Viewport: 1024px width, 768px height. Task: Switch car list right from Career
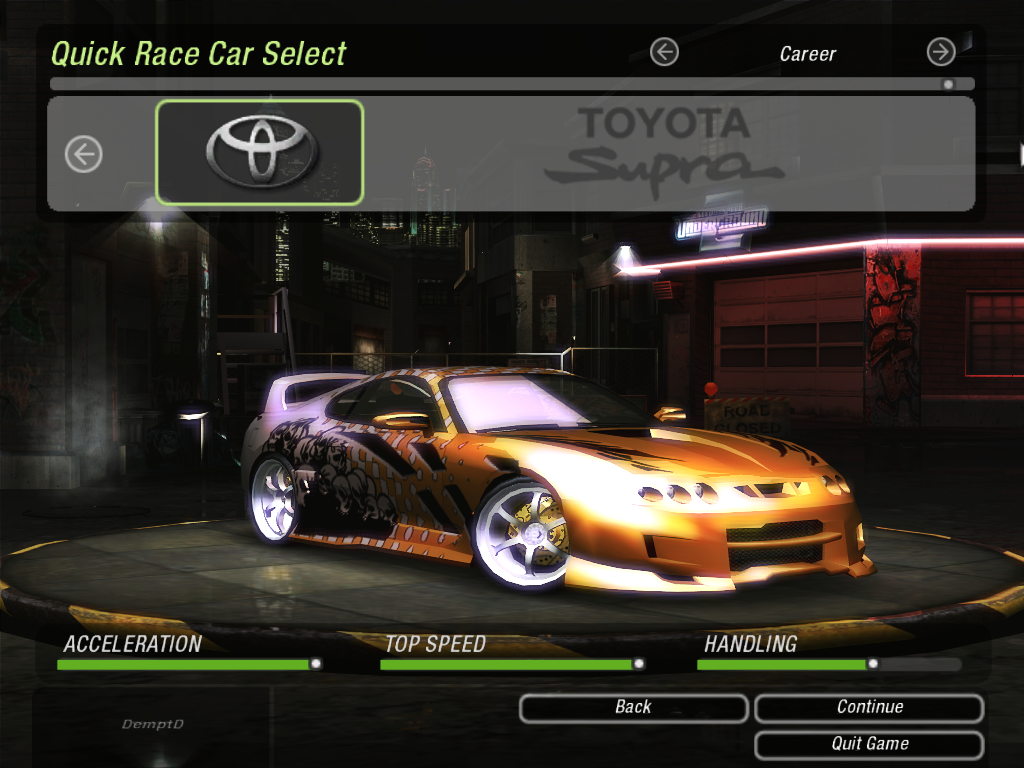point(941,52)
